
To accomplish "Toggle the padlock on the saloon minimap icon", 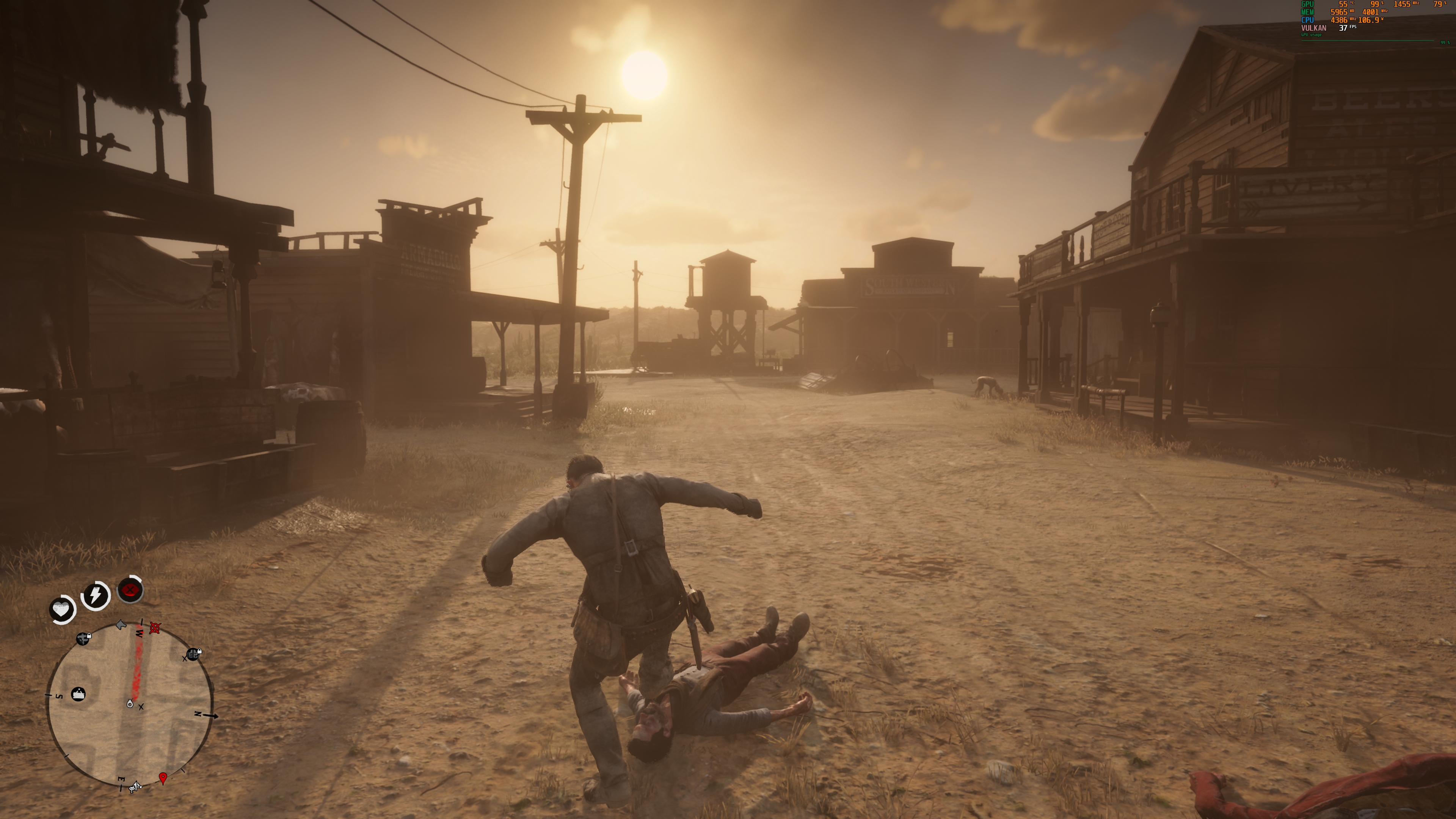I will (199, 651).
